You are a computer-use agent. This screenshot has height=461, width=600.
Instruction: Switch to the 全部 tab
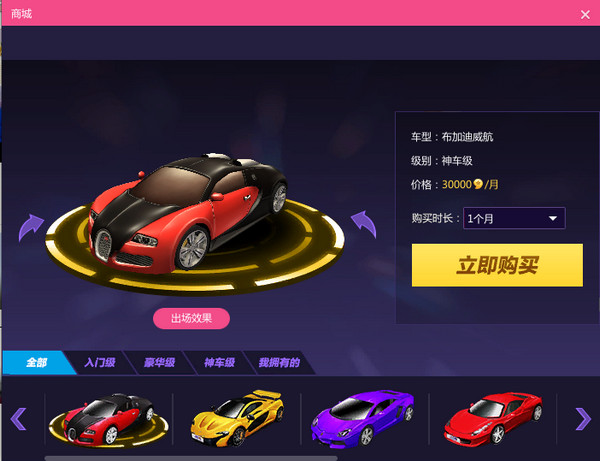tap(37, 362)
